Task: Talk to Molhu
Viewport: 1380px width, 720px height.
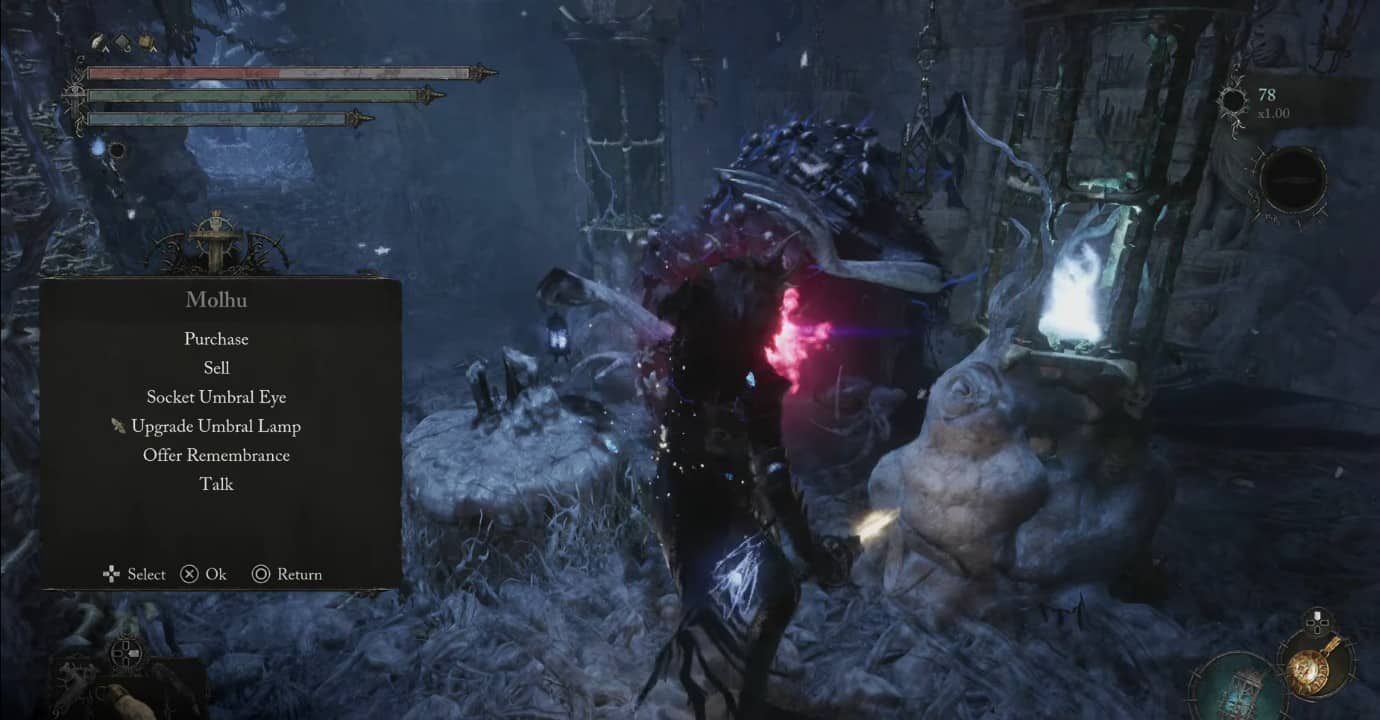Action: pyautogui.click(x=216, y=484)
